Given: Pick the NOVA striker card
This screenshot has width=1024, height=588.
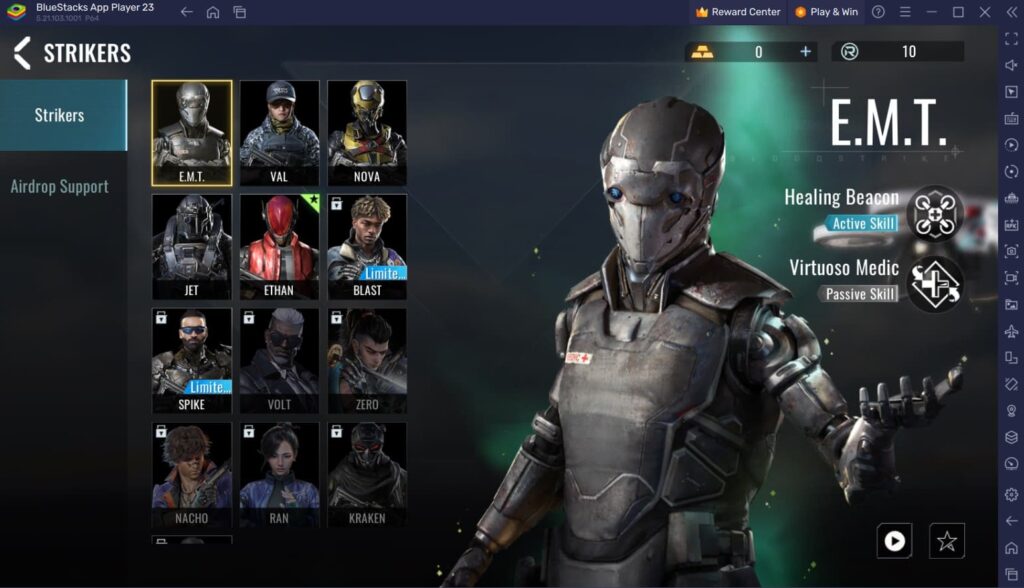Looking at the screenshot, I should point(367,133).
